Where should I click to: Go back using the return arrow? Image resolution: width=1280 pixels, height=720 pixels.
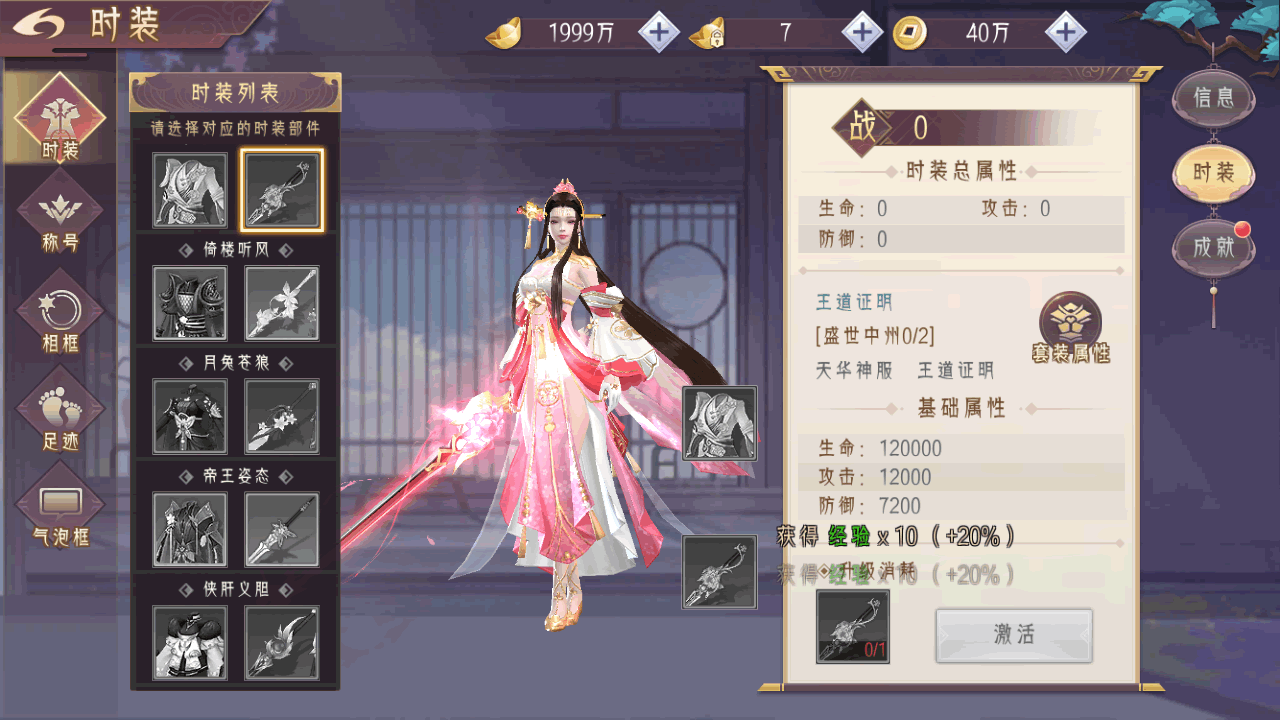(38, 24)
